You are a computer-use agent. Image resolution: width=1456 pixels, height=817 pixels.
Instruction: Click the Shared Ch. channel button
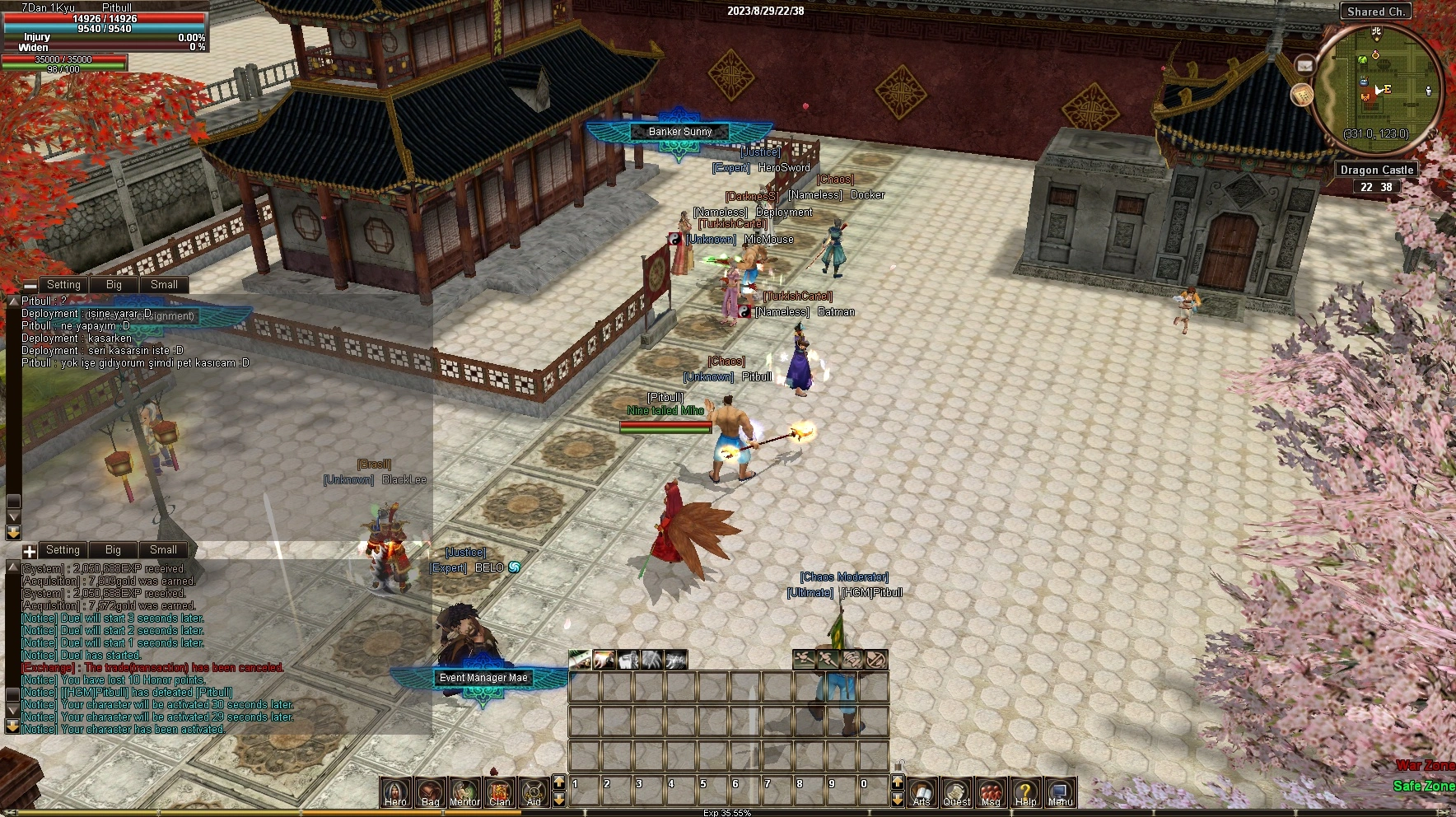click(1376, 12)
